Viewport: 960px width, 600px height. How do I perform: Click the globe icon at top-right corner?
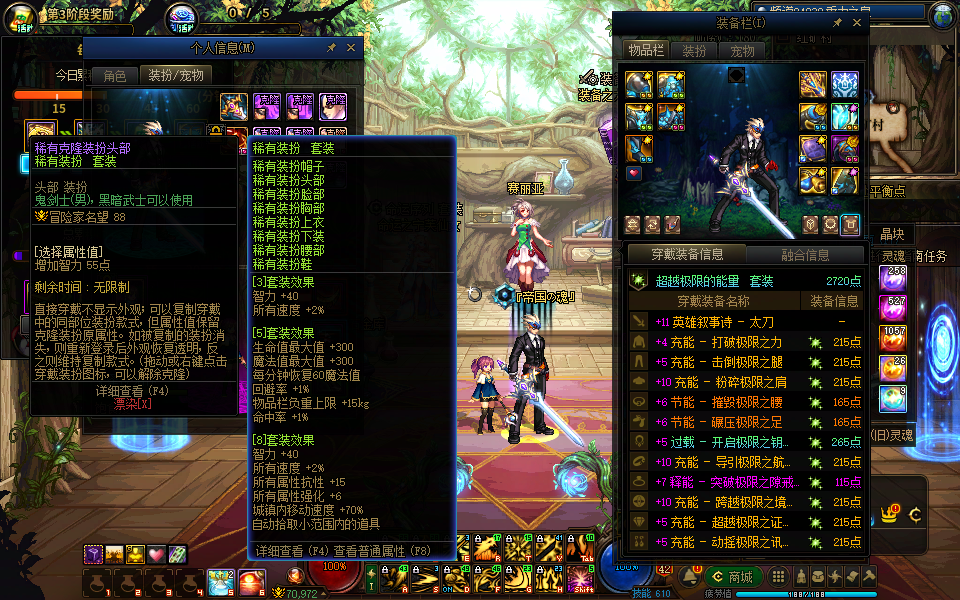[942, 16]
